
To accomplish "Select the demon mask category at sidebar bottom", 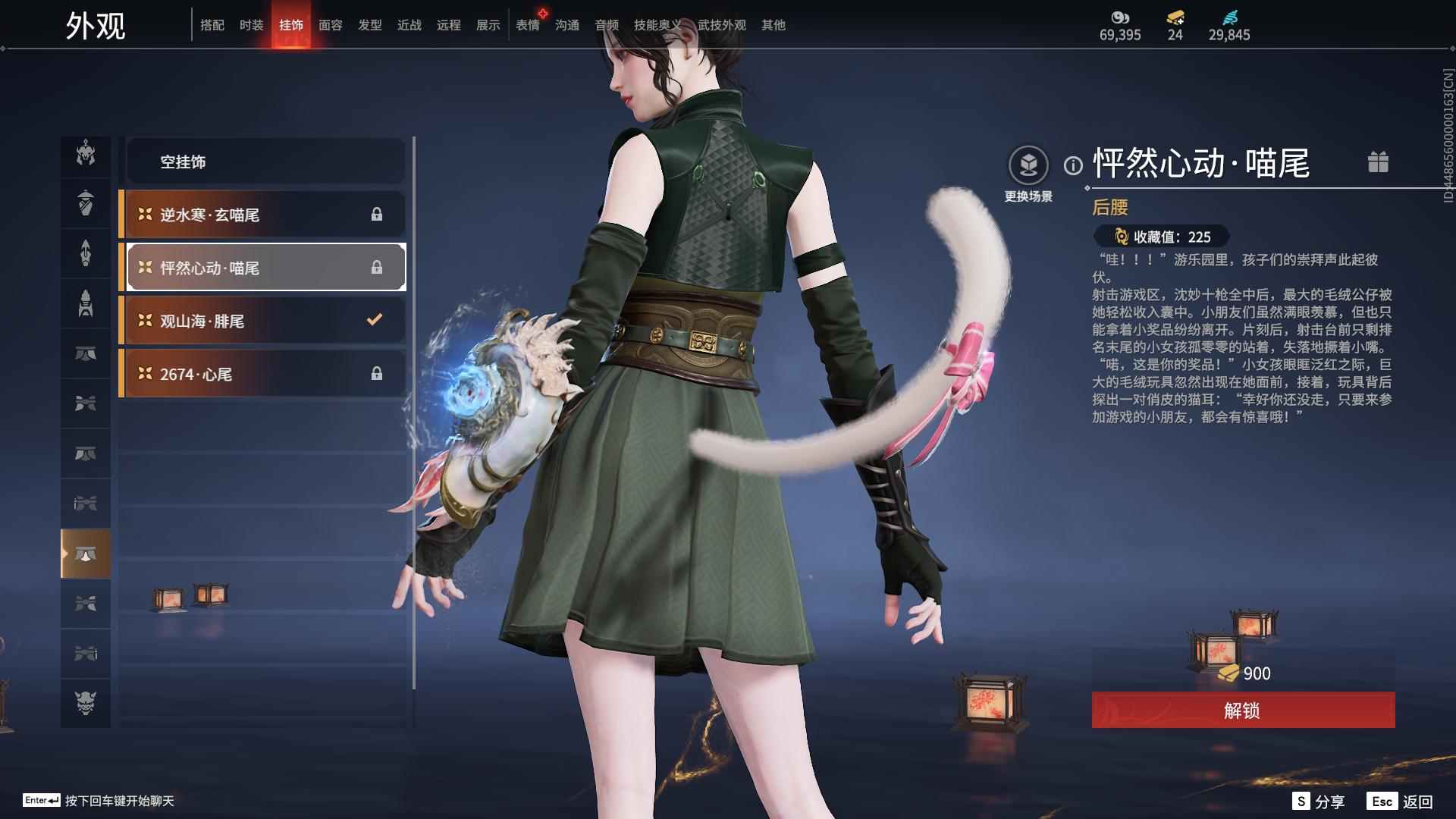I will (86, 703).
